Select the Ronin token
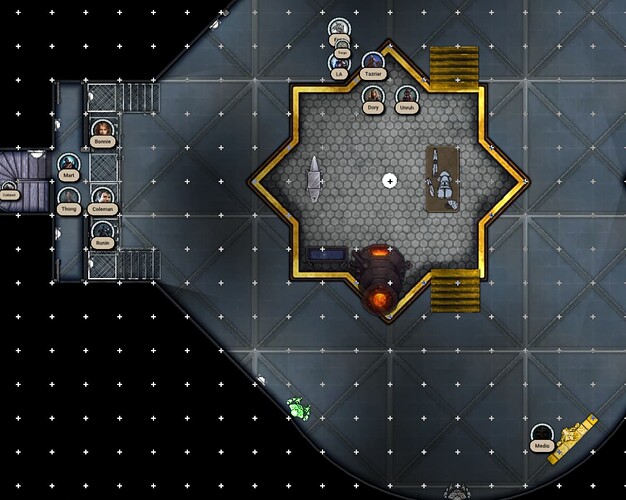The height and width of the screenshot is (500, 626). [x=102, y=231]
